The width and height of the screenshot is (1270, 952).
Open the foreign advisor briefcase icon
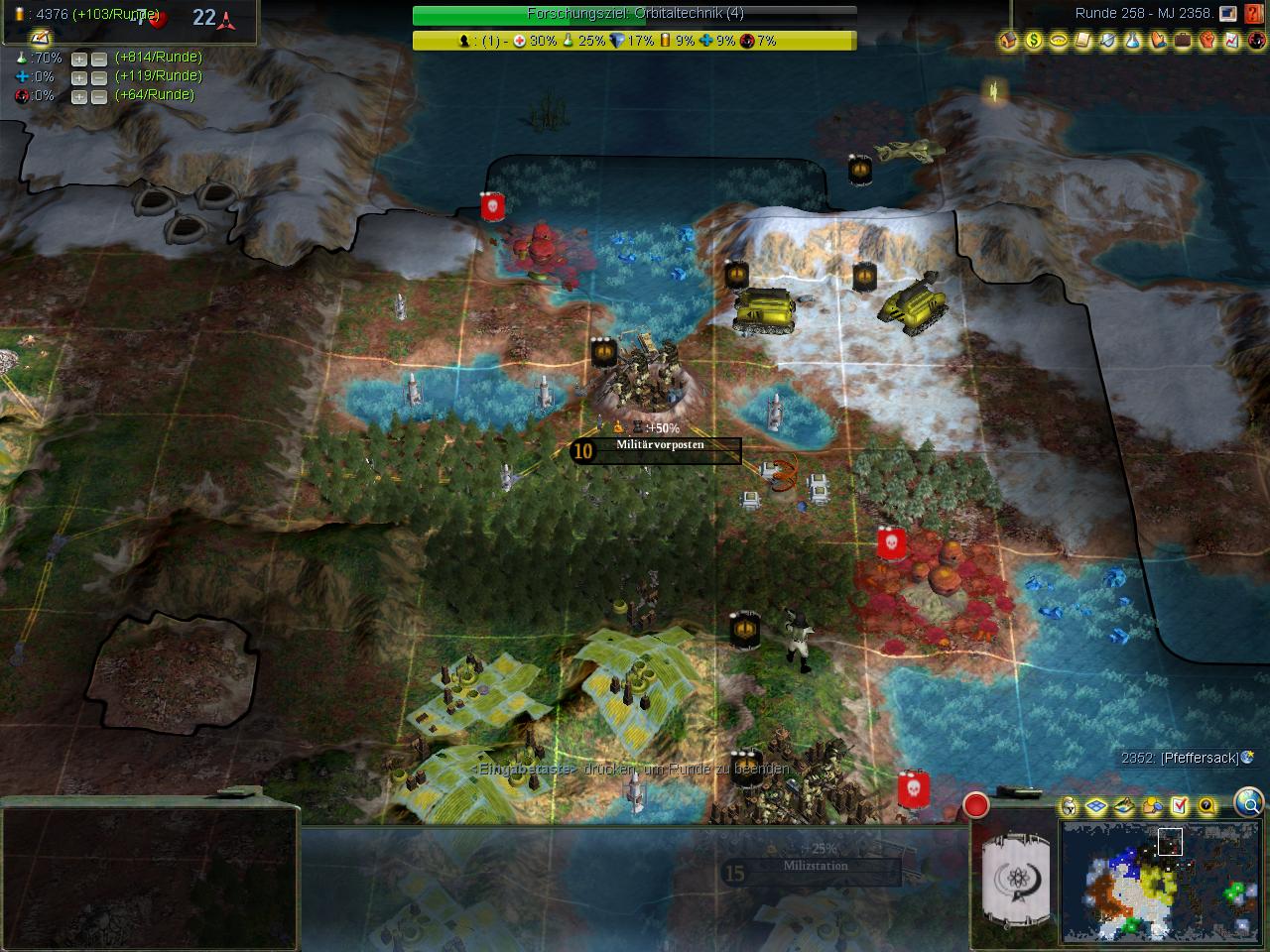(x=1183, y=41)
